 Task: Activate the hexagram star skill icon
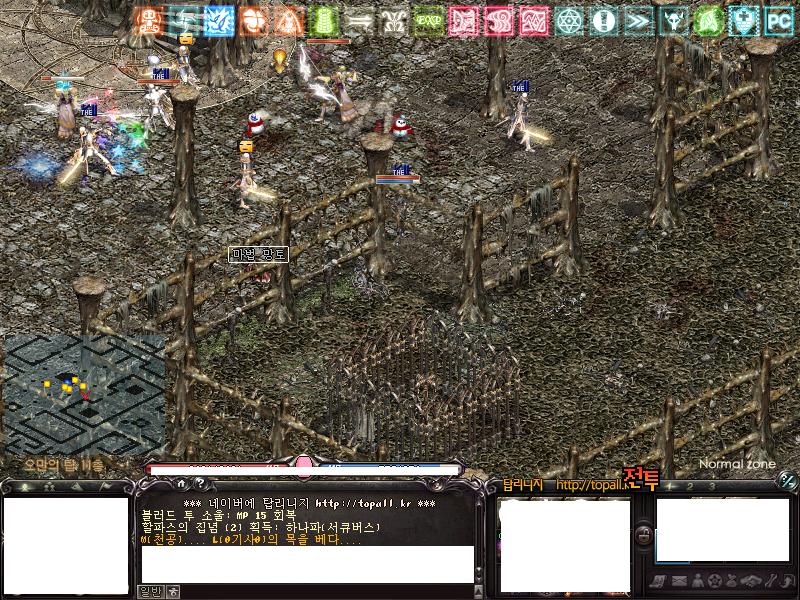click(569, 19)
